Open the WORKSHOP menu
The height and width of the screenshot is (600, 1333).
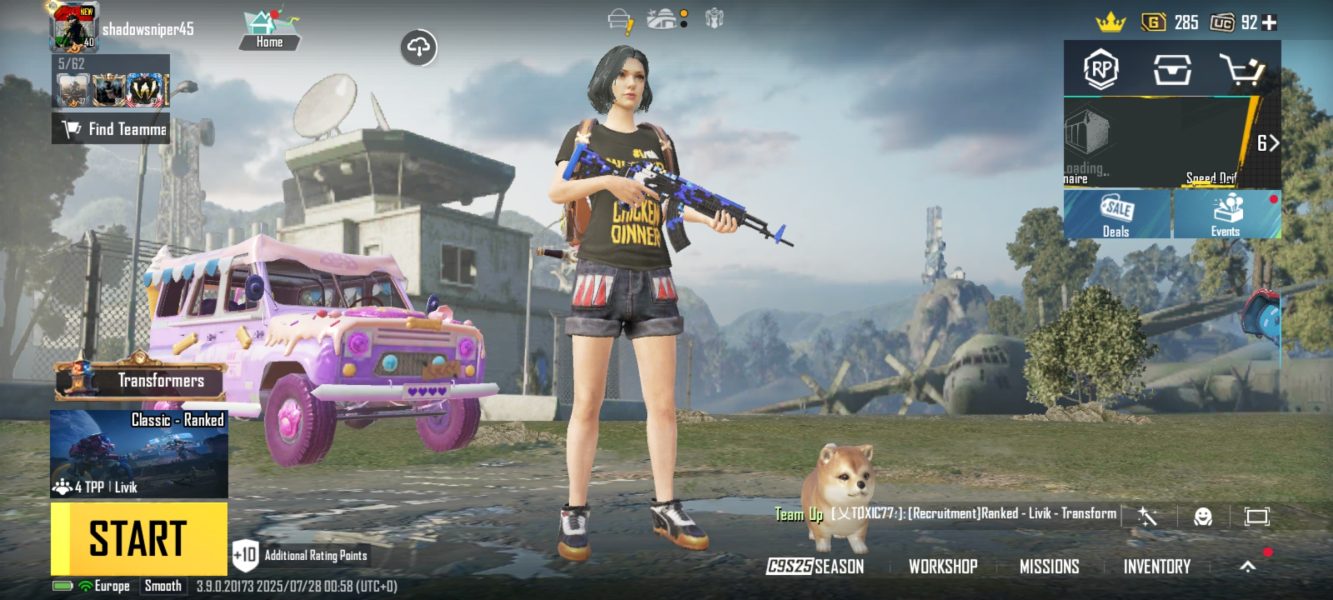[942, 566]
